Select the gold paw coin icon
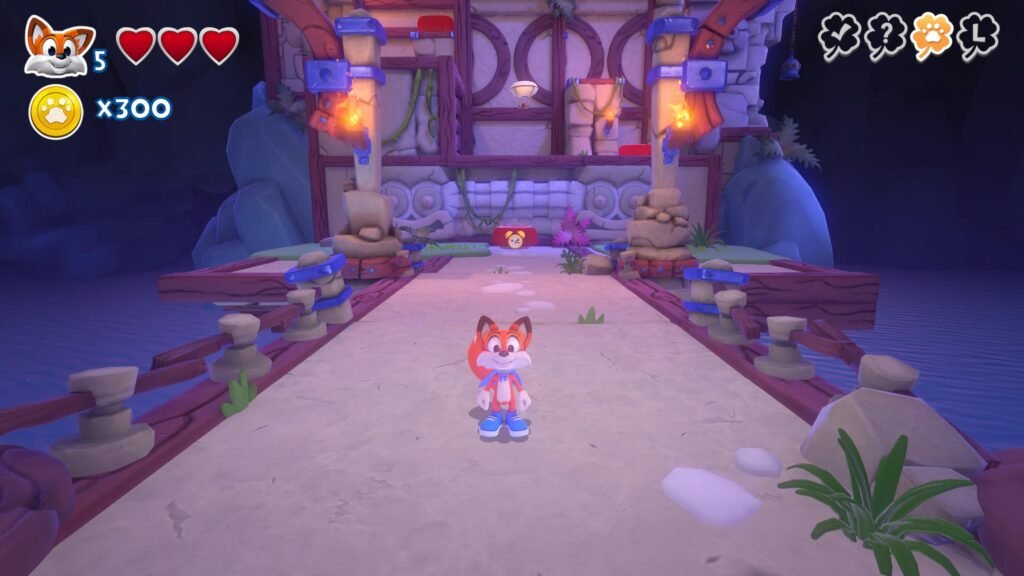The image size is (1024, 576). 55,111
